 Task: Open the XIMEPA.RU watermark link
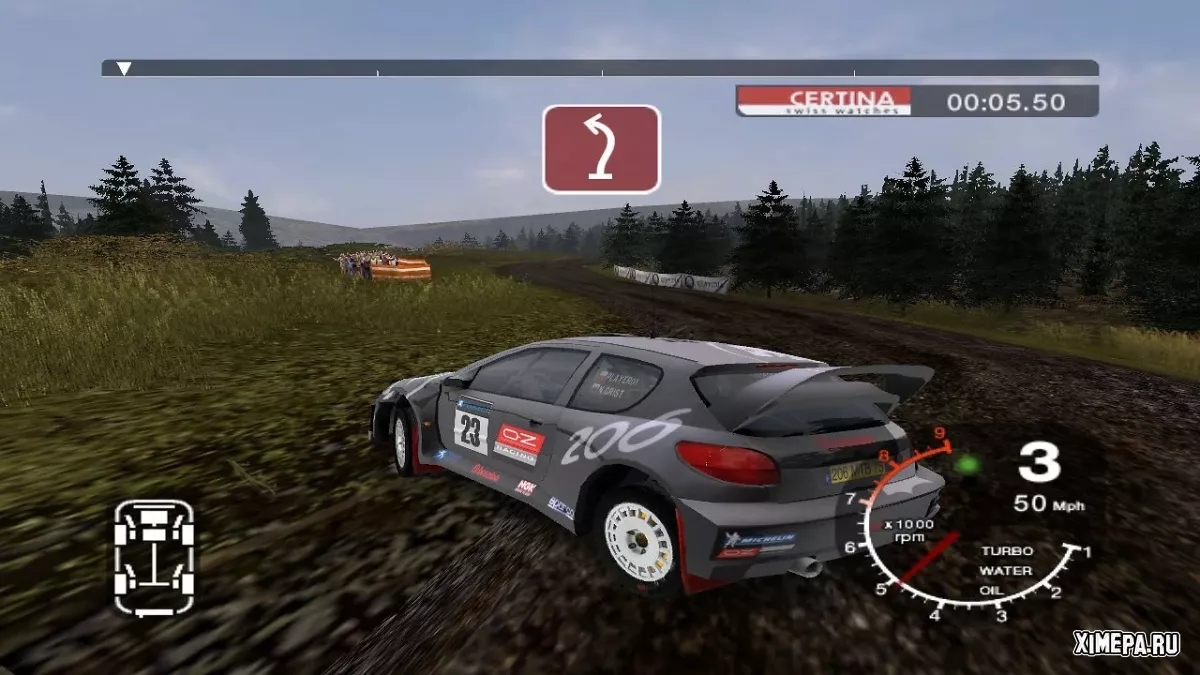[x=1126, y=645]
